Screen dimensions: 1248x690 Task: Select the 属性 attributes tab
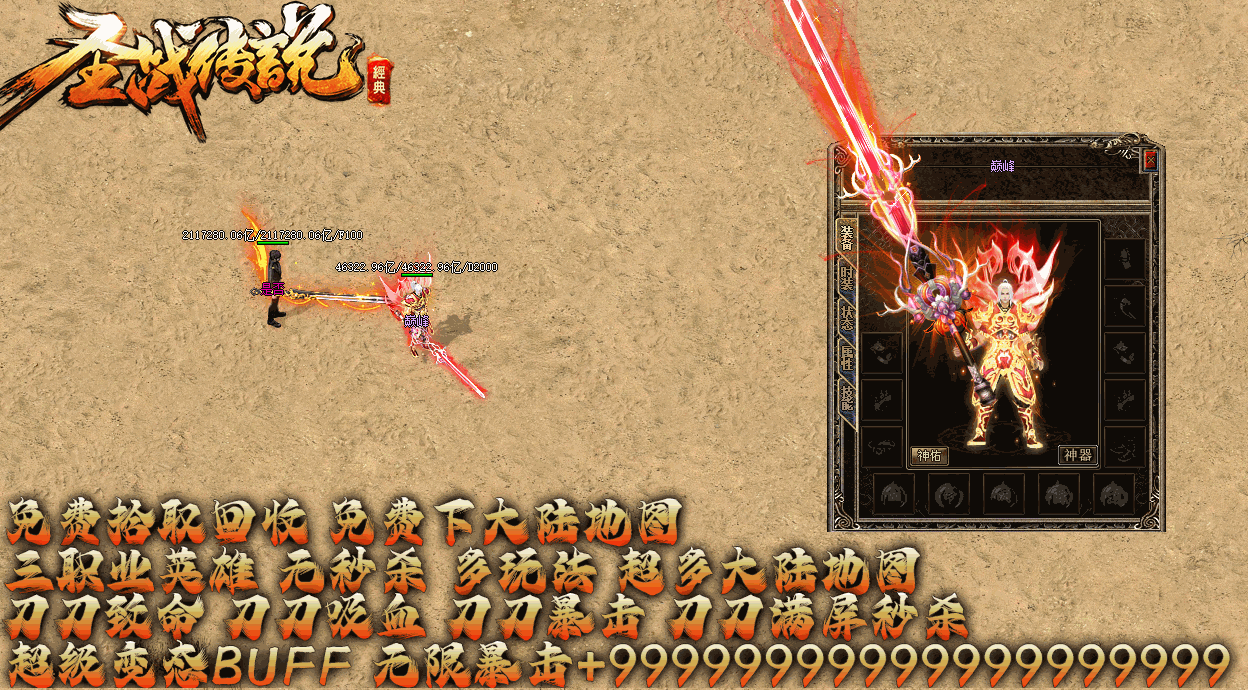tap(847, 358)
